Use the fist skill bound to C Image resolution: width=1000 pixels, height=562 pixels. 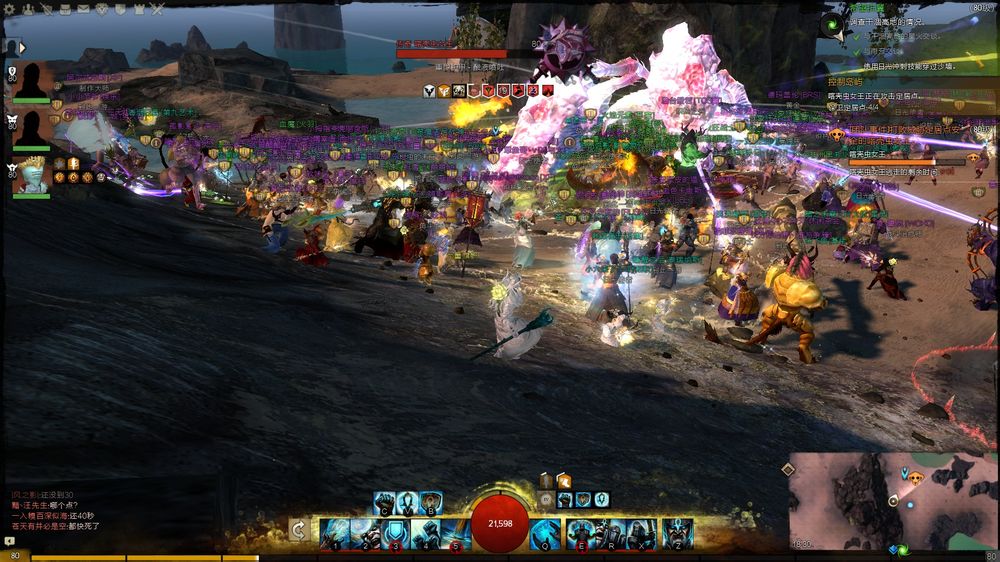click(x=384, y=502)
